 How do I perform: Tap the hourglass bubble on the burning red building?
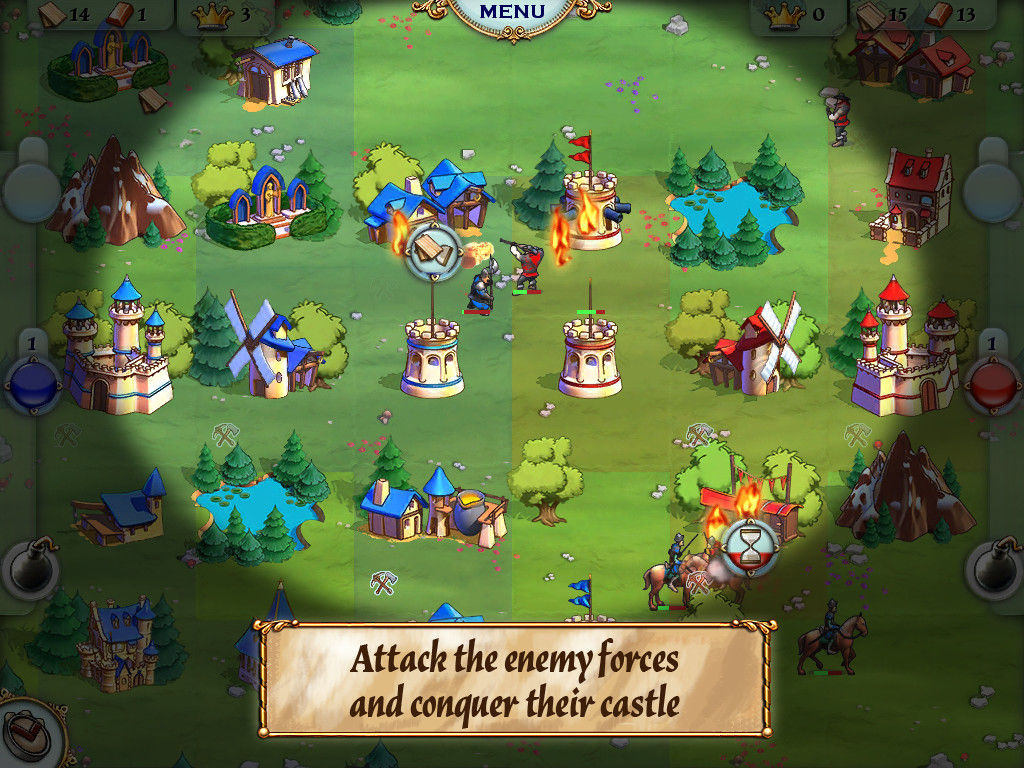(747, 545)
